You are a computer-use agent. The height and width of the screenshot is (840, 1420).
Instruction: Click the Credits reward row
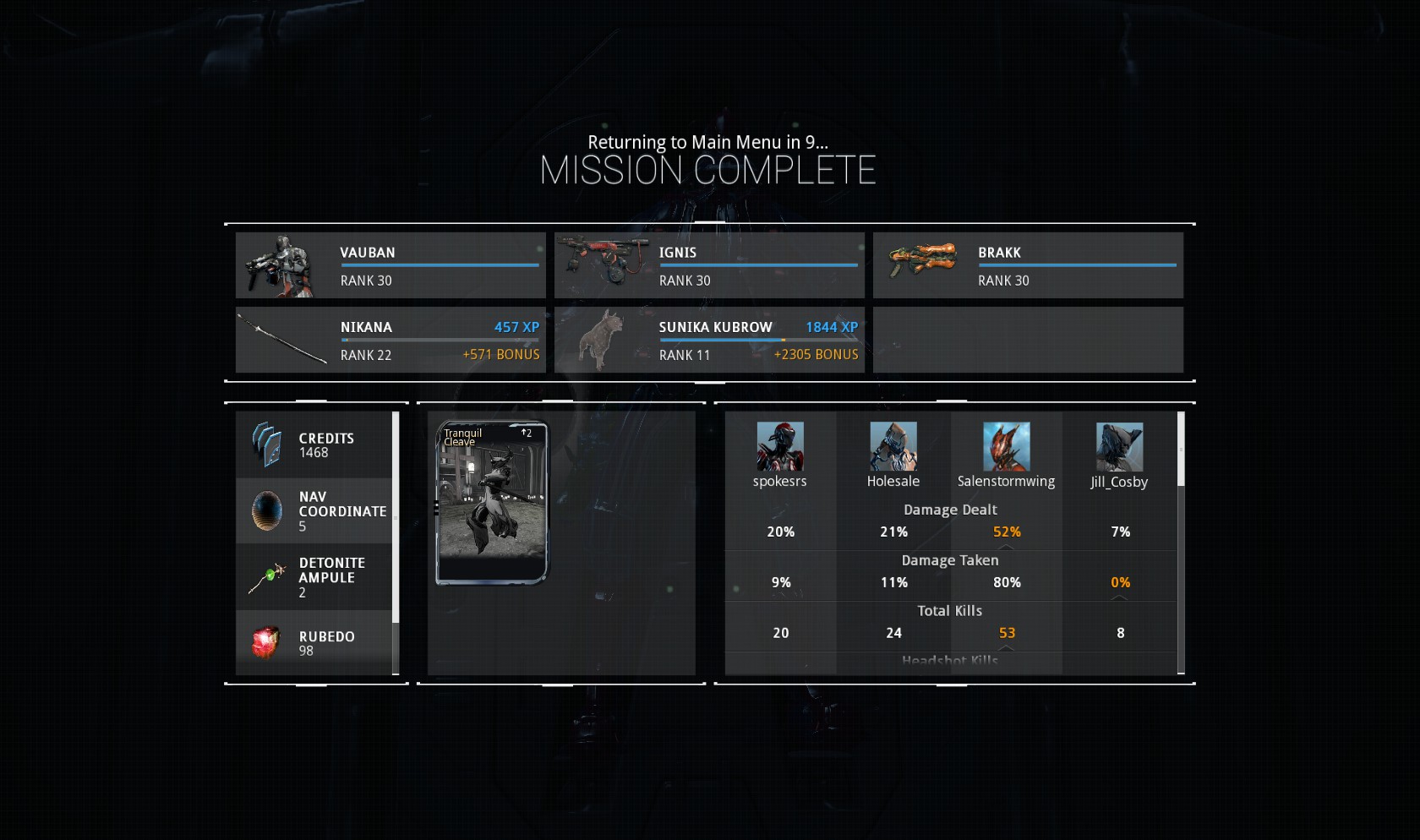314,445
